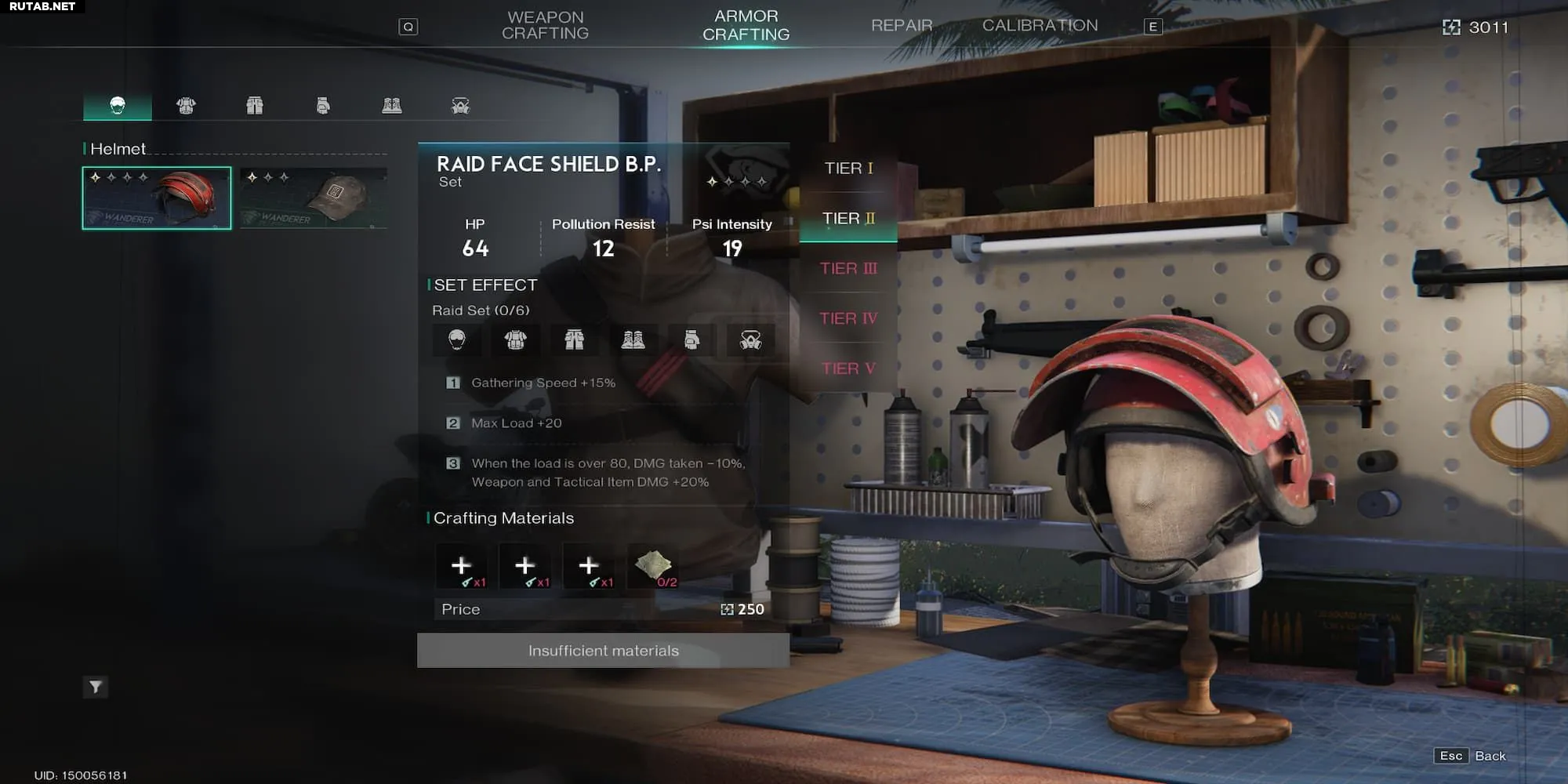
Task: Choose Tier I
Action: click(848, 169)
